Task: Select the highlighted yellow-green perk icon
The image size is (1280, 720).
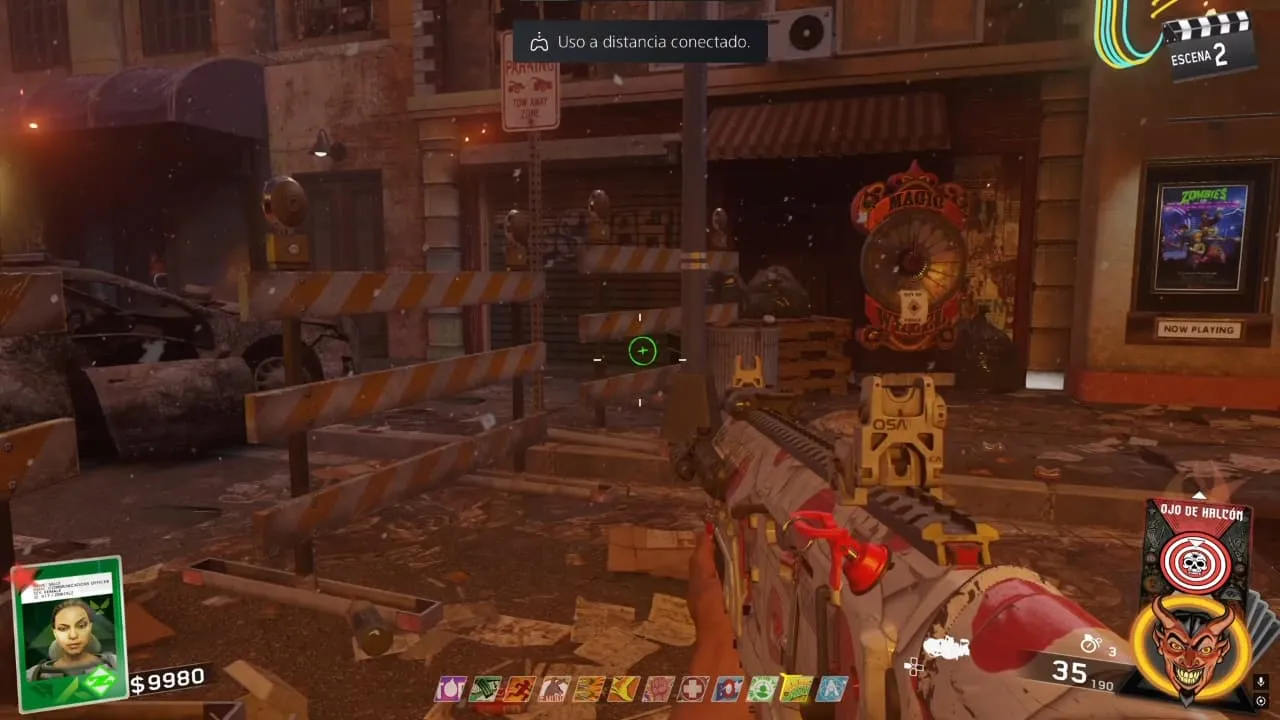Action: [797, 689]
